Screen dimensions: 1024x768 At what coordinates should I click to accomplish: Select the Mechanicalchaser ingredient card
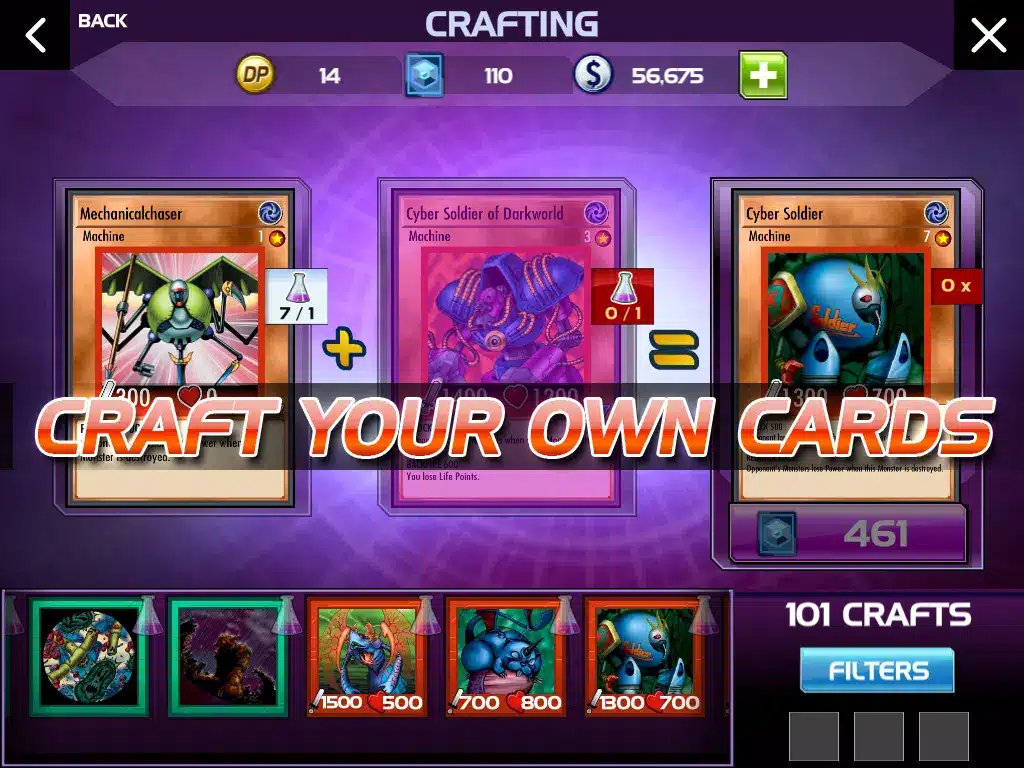[x=181, y=340]
